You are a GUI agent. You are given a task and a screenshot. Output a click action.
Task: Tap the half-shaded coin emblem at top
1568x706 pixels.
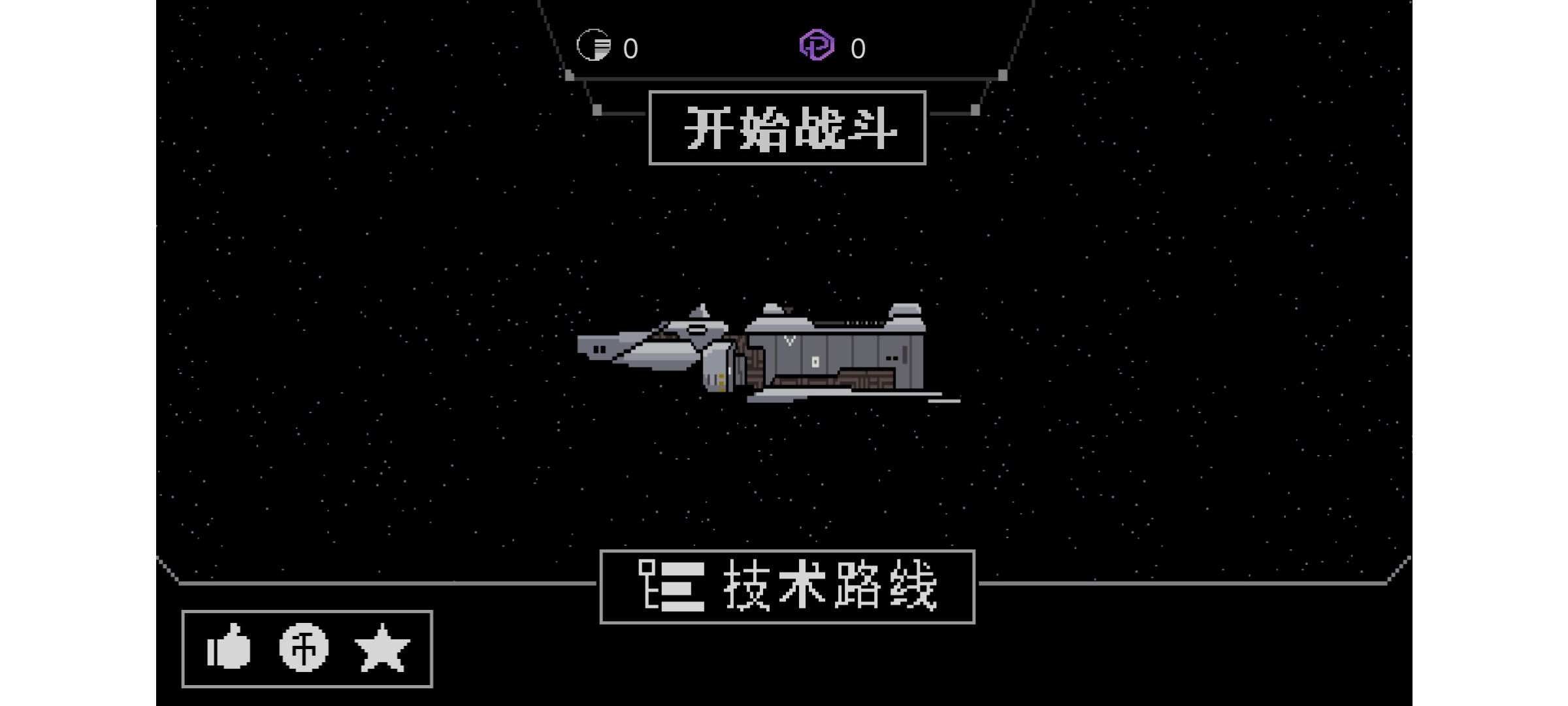click(593, 46)
